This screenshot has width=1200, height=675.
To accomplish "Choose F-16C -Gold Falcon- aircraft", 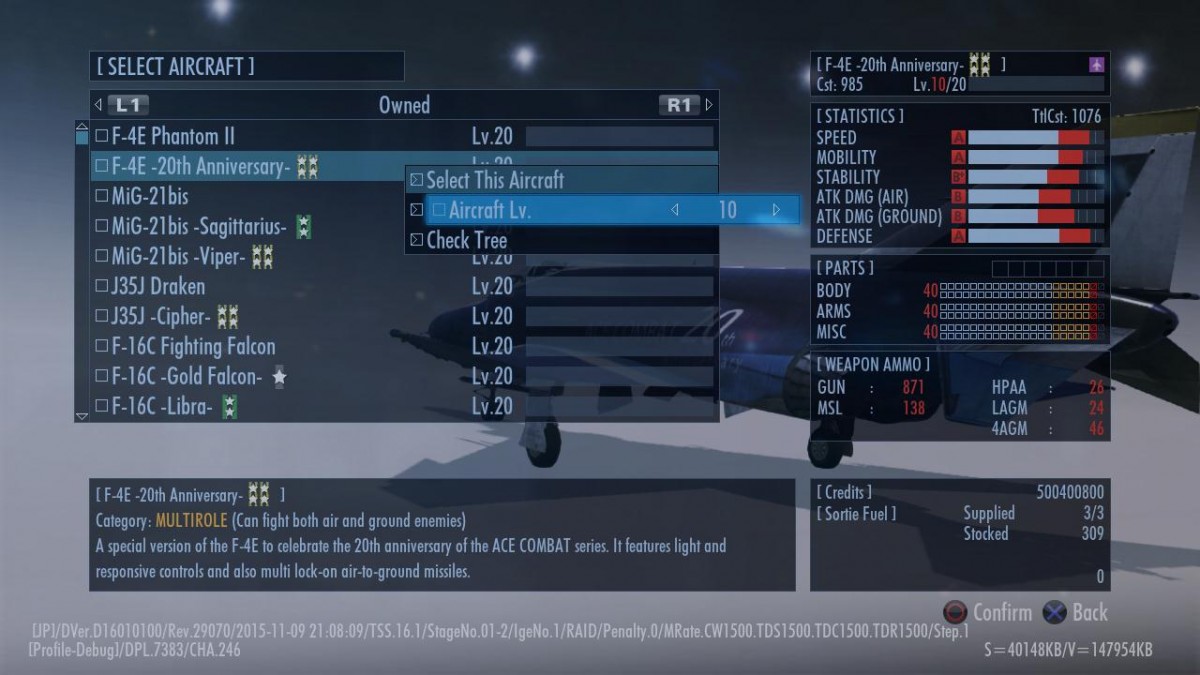I will point(186,377).
